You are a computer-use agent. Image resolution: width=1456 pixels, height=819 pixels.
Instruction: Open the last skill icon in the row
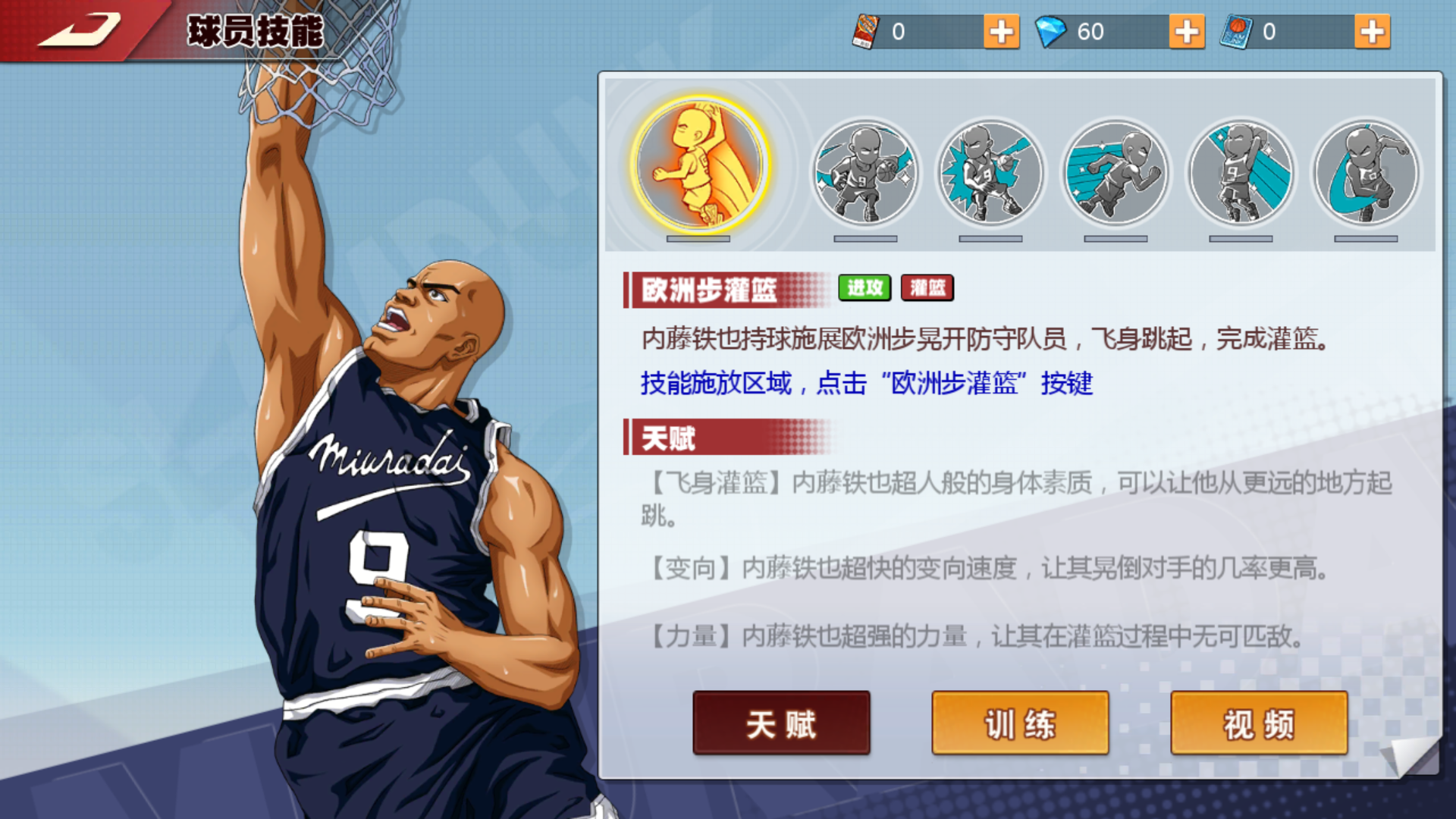[1365, 173]
